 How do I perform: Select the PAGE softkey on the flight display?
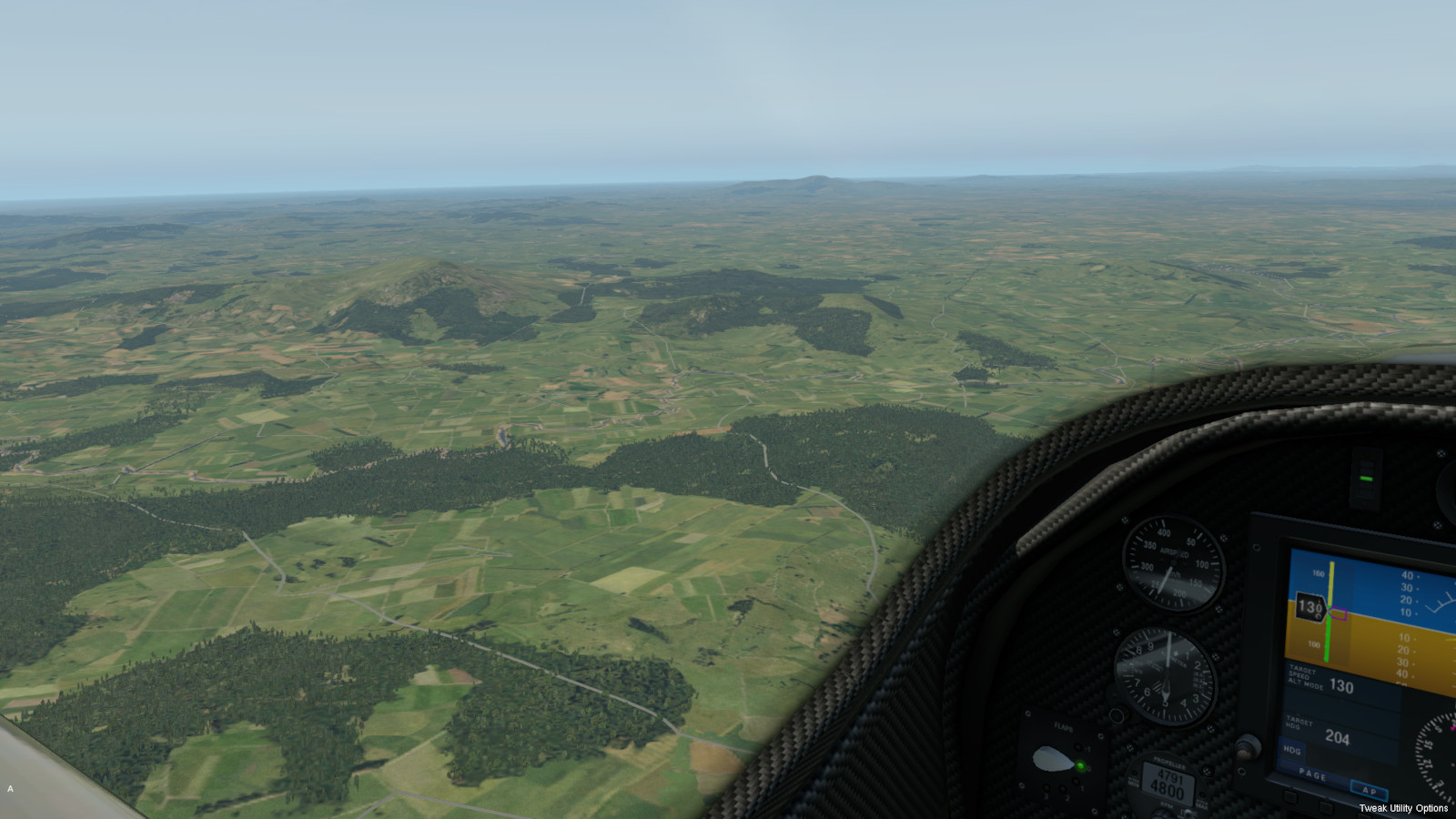coord(1312,774)
